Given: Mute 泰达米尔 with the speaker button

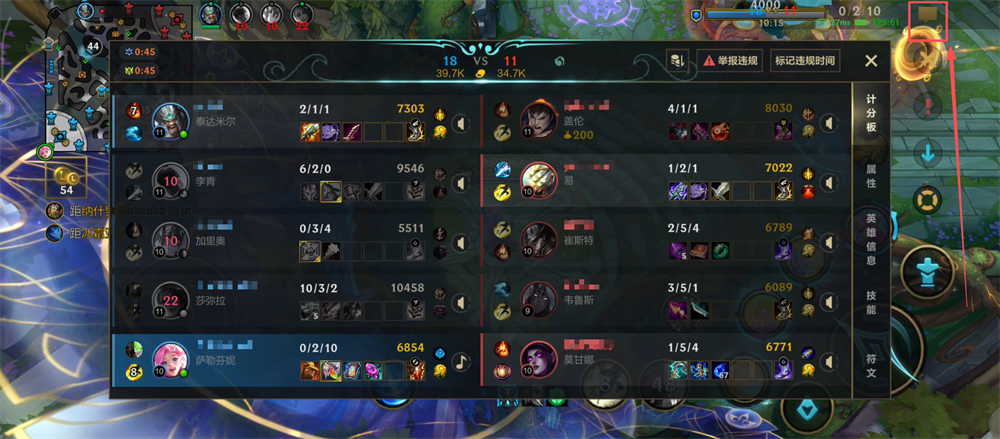Looking at the screenshot, I should tap(461, 124).
